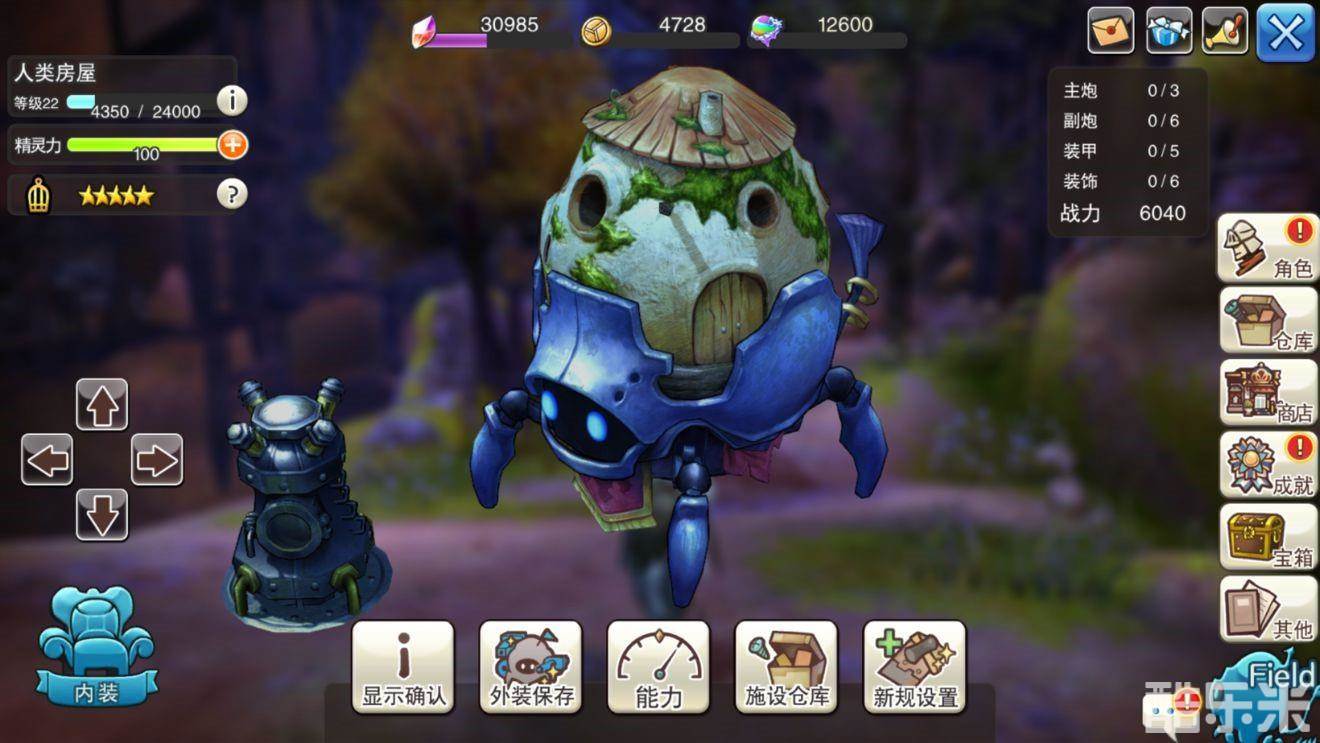Save exterior with 外装保存
The width and height of the screenshot is (1320, 743).
[531, 667]
